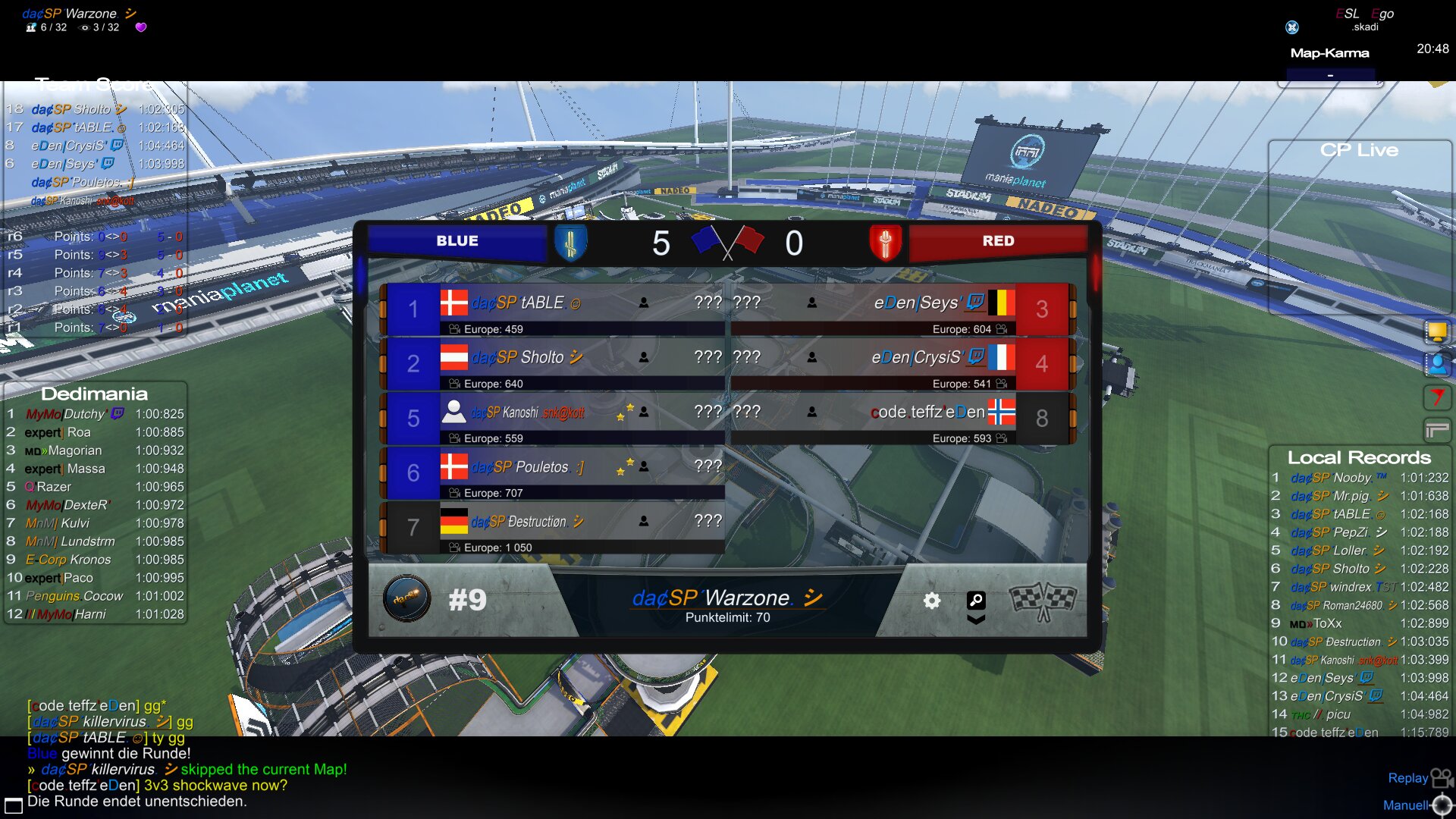Open the chat box icon
This screenshot has height=819, width=1456.
(13, 805)
